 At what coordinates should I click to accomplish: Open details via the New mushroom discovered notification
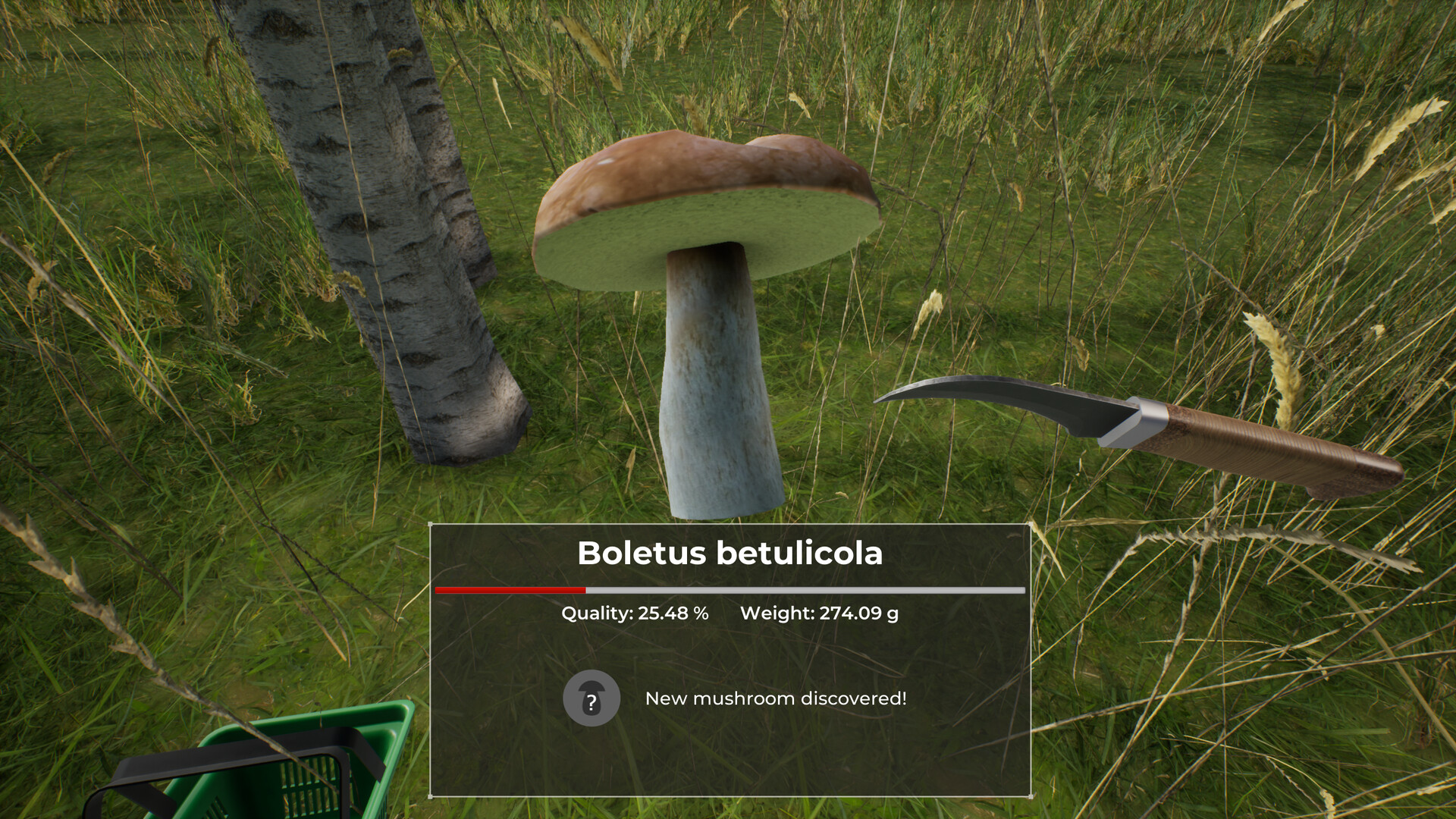pos(776,699)
